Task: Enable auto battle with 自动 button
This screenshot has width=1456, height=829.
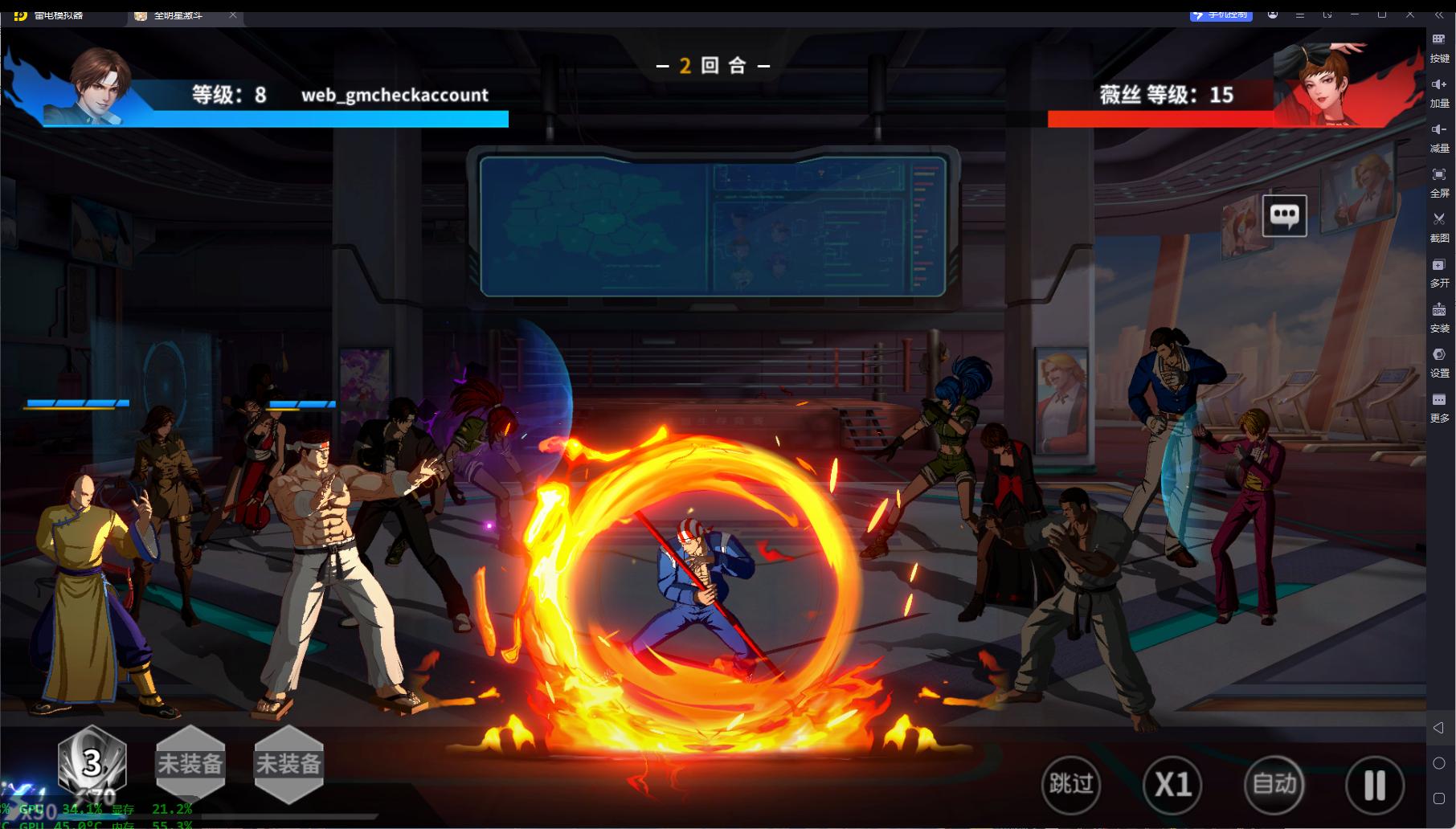Action: [1274, 784]
